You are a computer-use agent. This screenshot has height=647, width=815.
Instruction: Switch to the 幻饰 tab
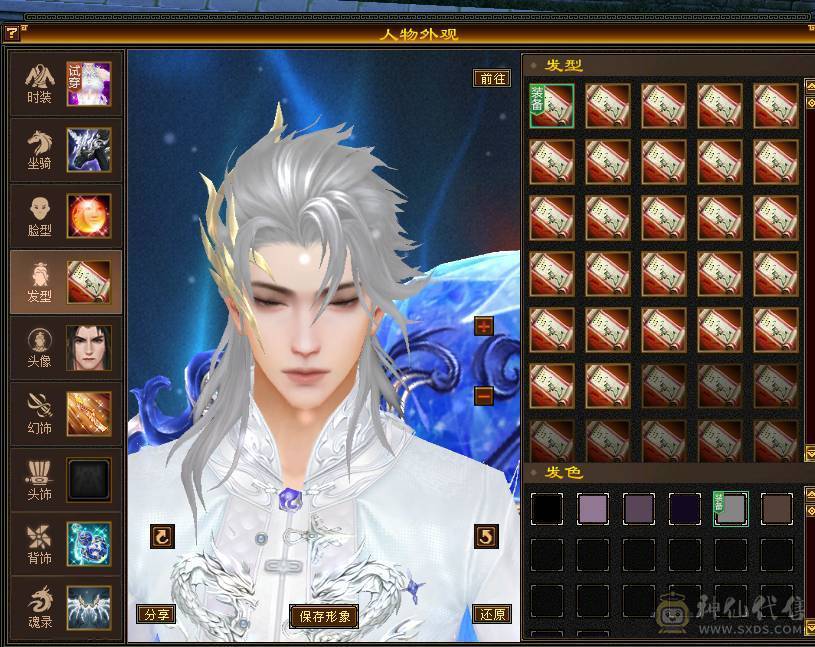click(x=66, y=414)
